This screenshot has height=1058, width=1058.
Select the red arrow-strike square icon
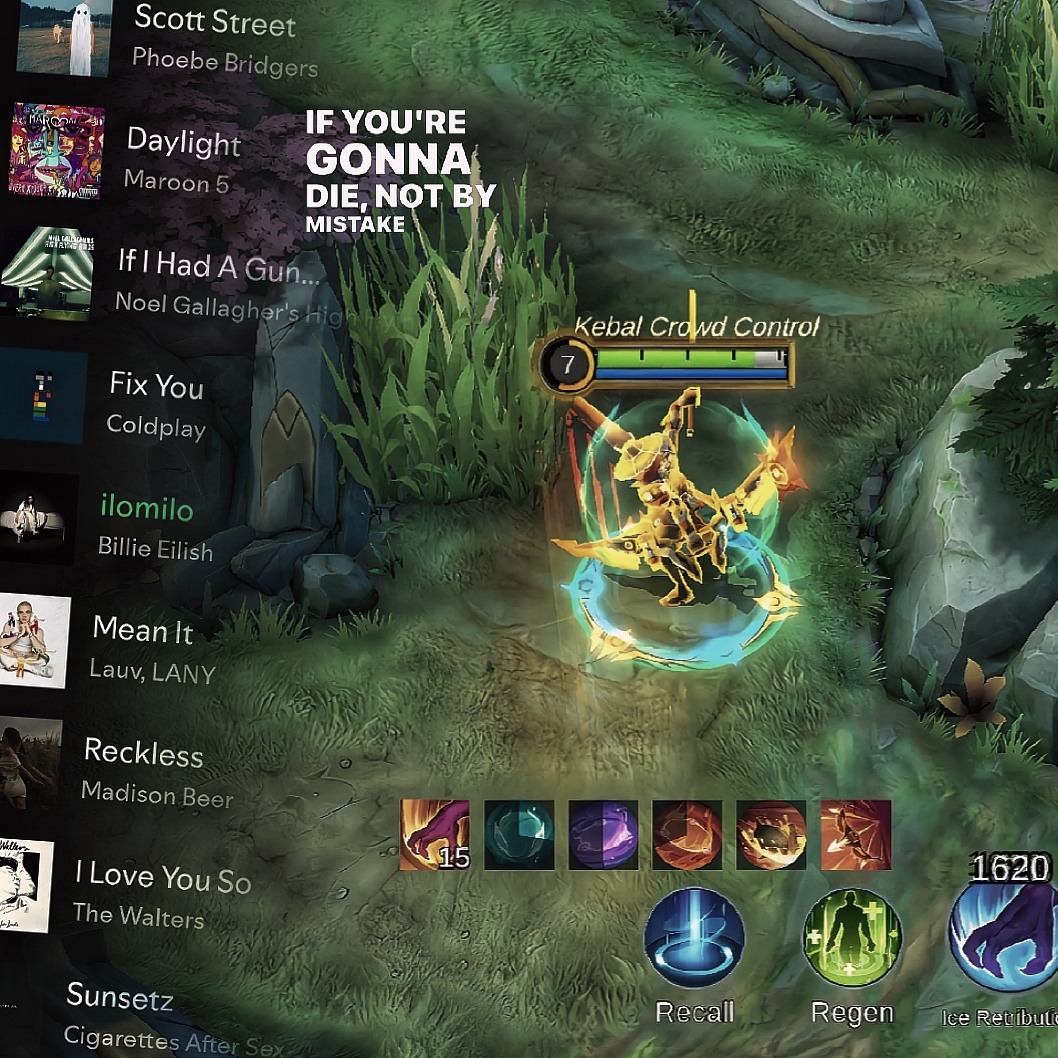click(855, 834)
